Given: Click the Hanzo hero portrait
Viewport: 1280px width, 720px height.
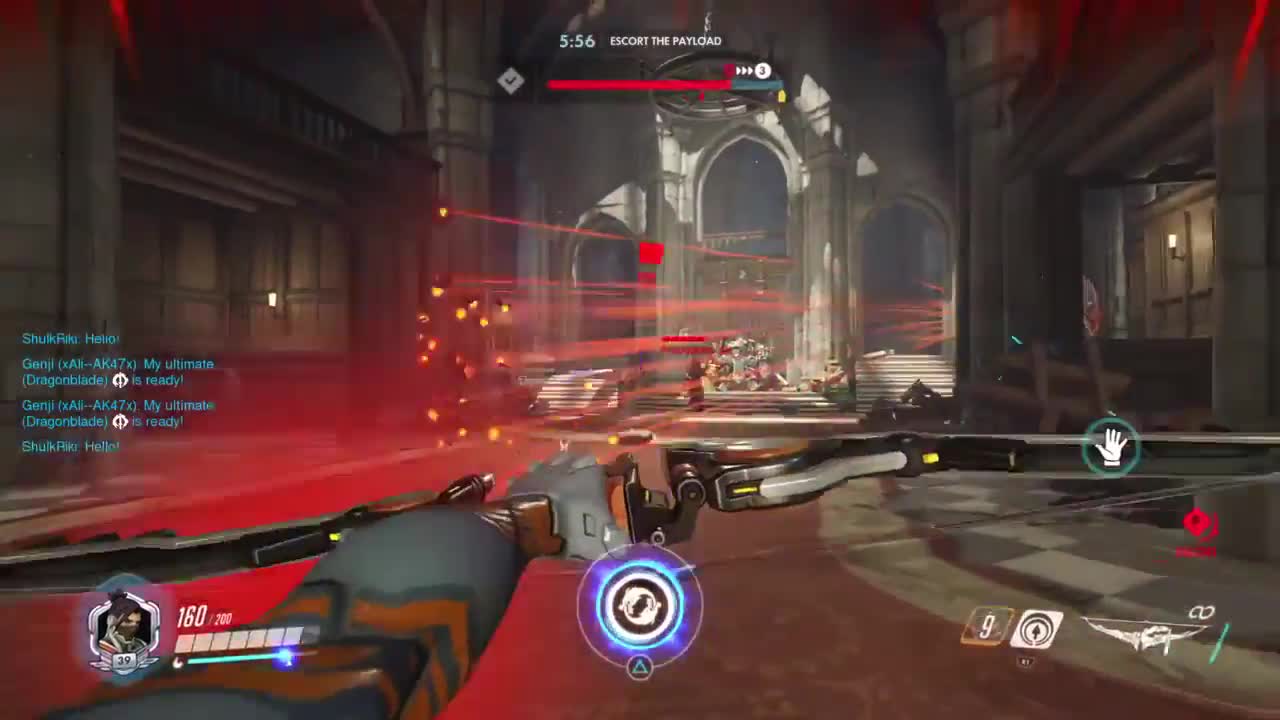Looking at the screenshot, I should tap(124, 627).
